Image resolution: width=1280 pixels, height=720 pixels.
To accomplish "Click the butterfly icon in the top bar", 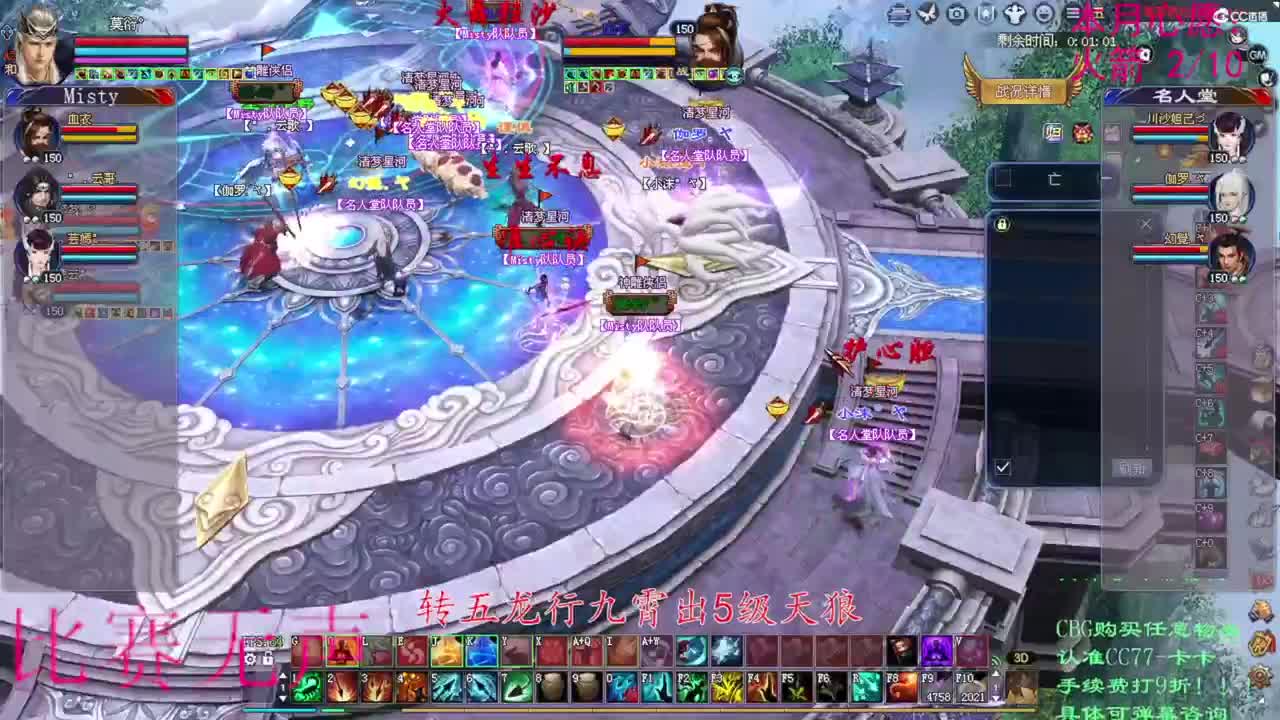I will [x=926, y=13].
